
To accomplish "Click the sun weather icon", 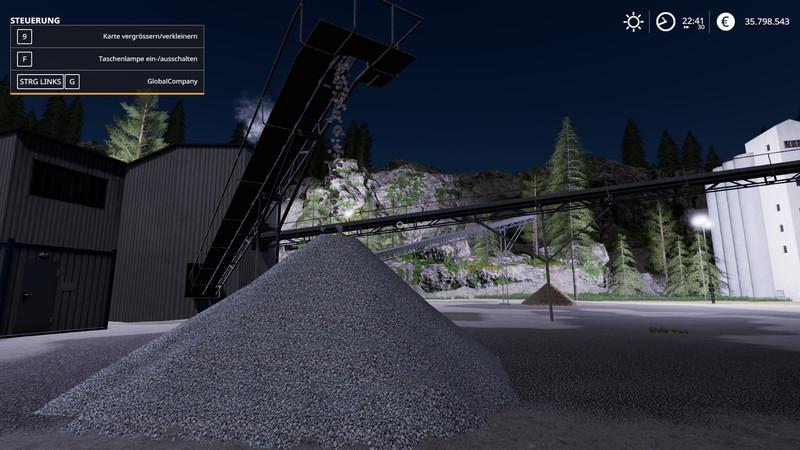I will click(633, 21).
